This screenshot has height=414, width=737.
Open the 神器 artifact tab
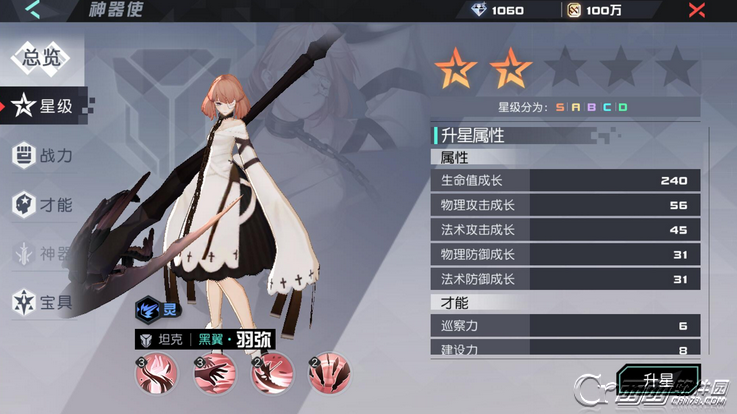pos(44,253)
